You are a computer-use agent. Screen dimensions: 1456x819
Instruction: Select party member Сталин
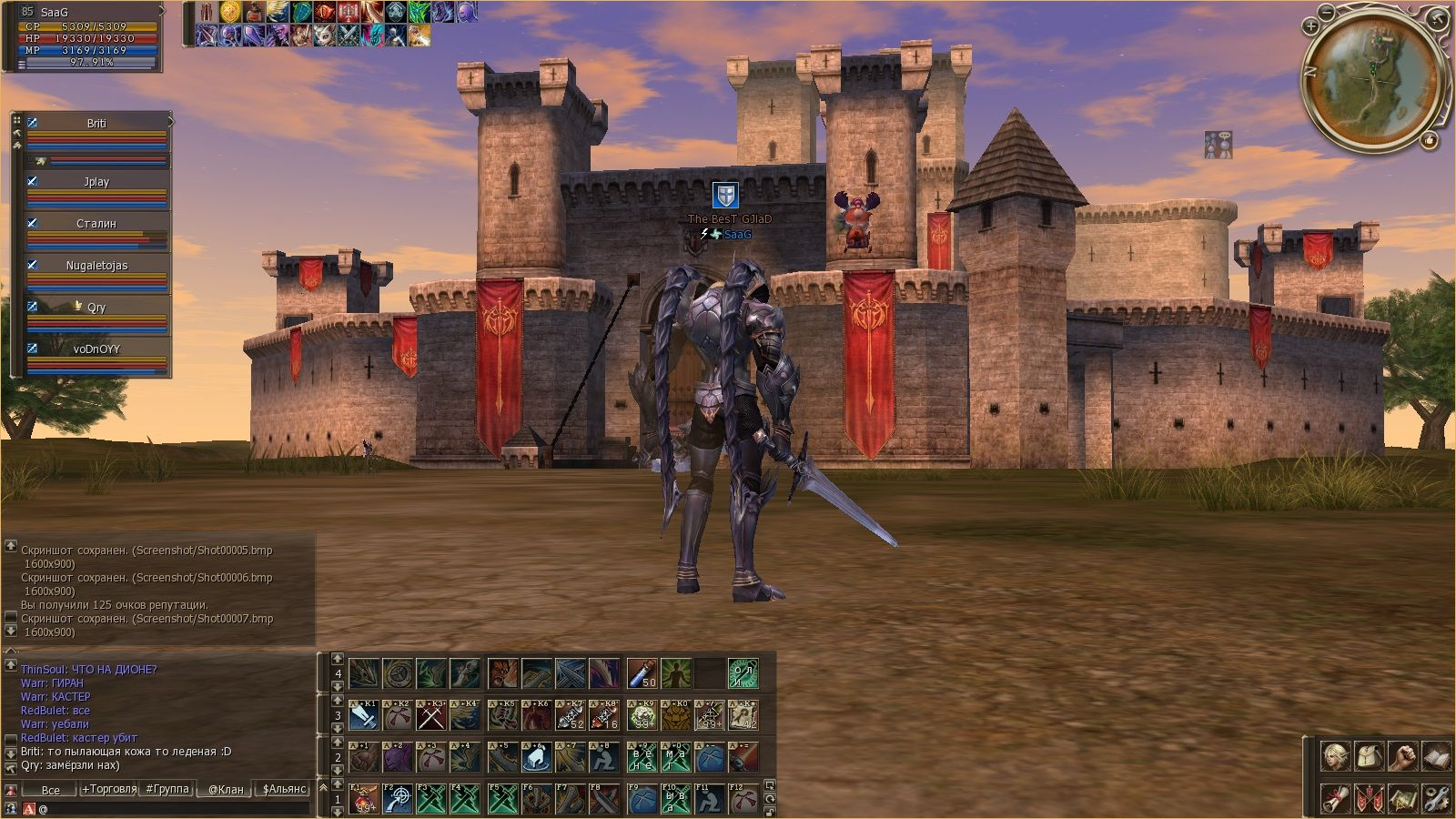[x=96, y=224]
